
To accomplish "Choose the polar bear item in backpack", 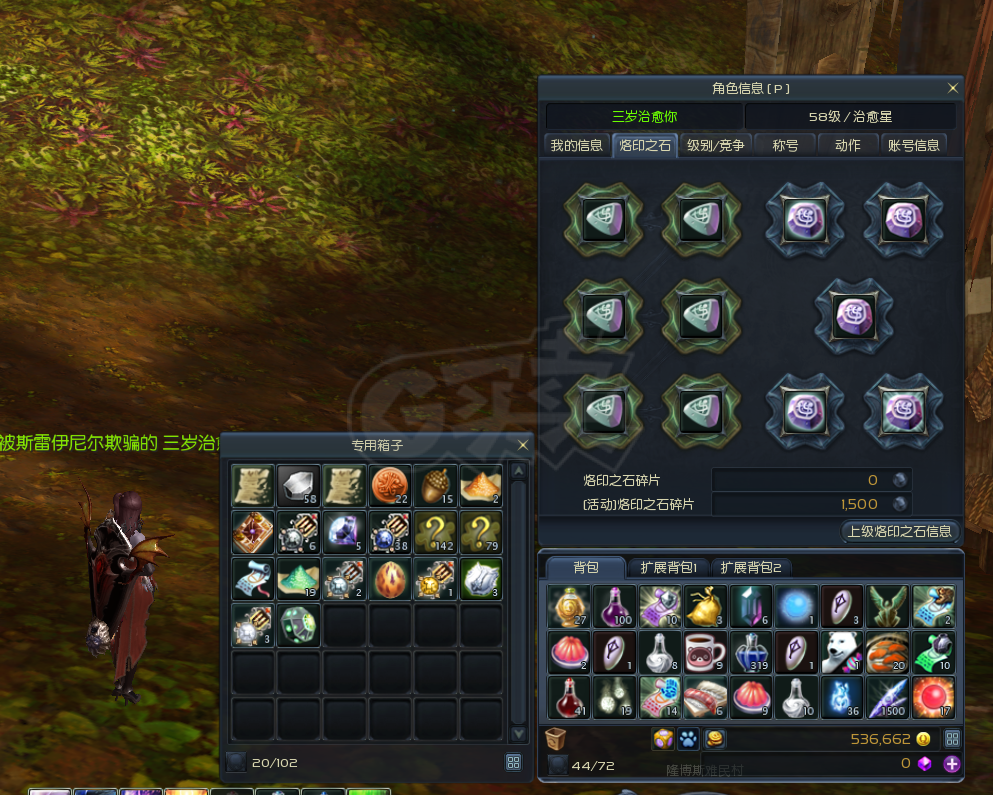I will [842, 651].
